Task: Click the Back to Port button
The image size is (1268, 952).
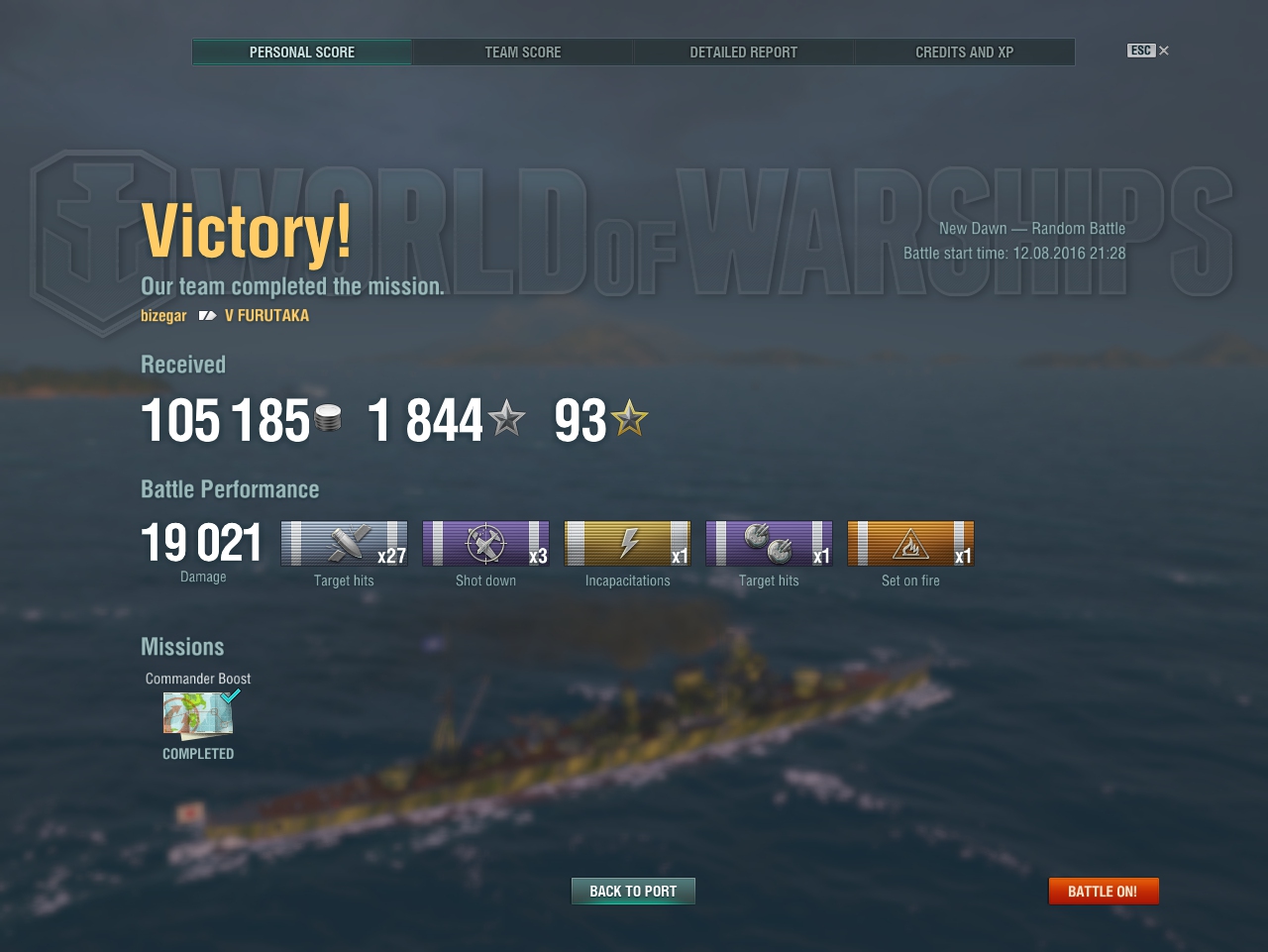Action: (633, 892)
